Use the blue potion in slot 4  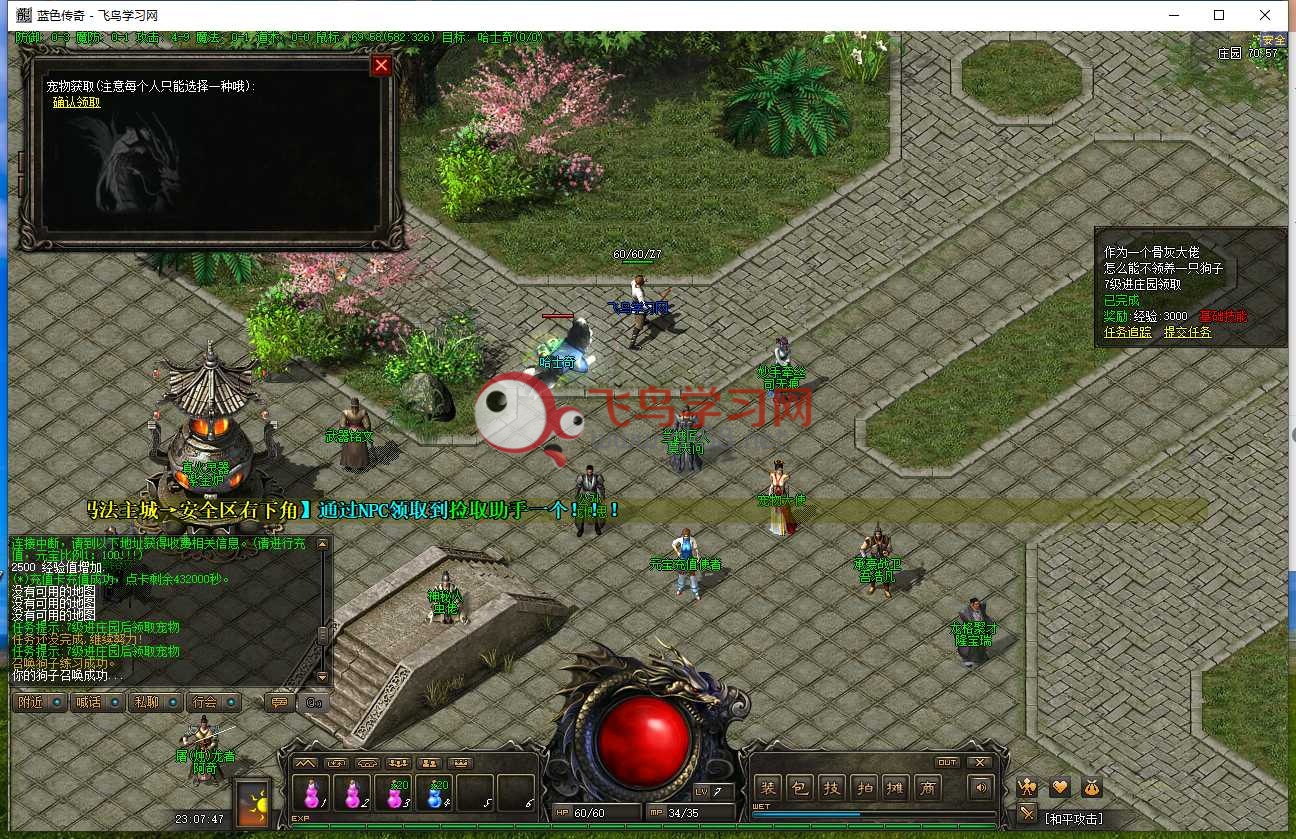point(436,794)
